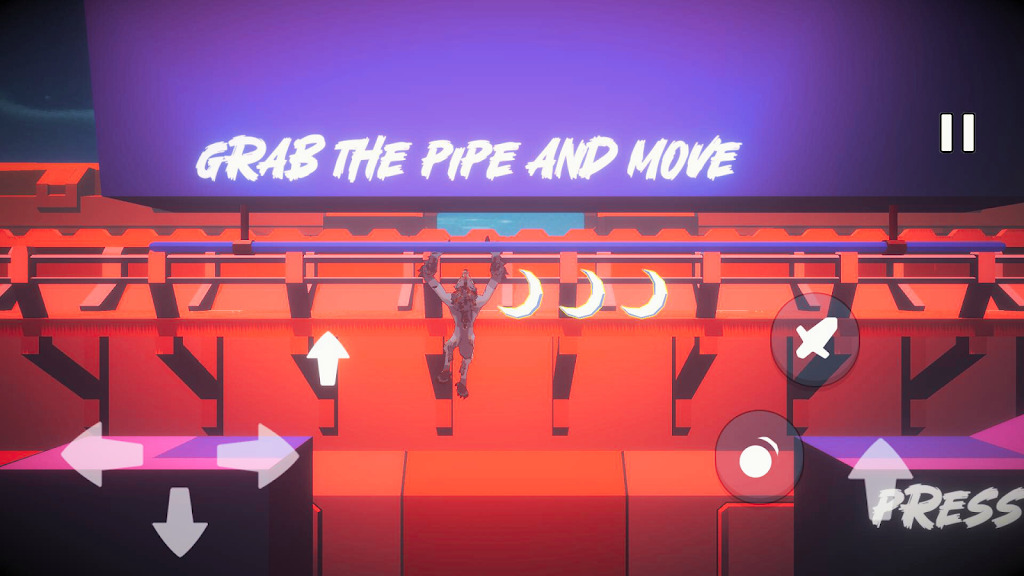The height and width of the screenshot is (576, 1024).
Task: Activate the round ball action button
Action: (759, 457)
